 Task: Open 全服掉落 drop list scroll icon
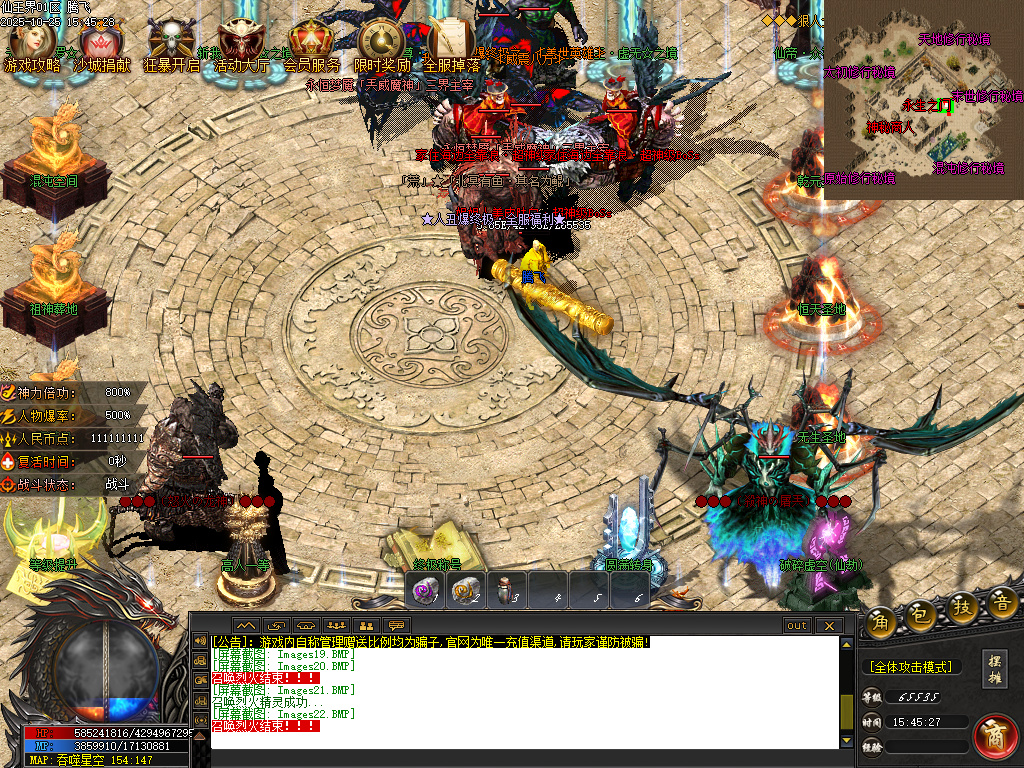(x=450, y=42)
